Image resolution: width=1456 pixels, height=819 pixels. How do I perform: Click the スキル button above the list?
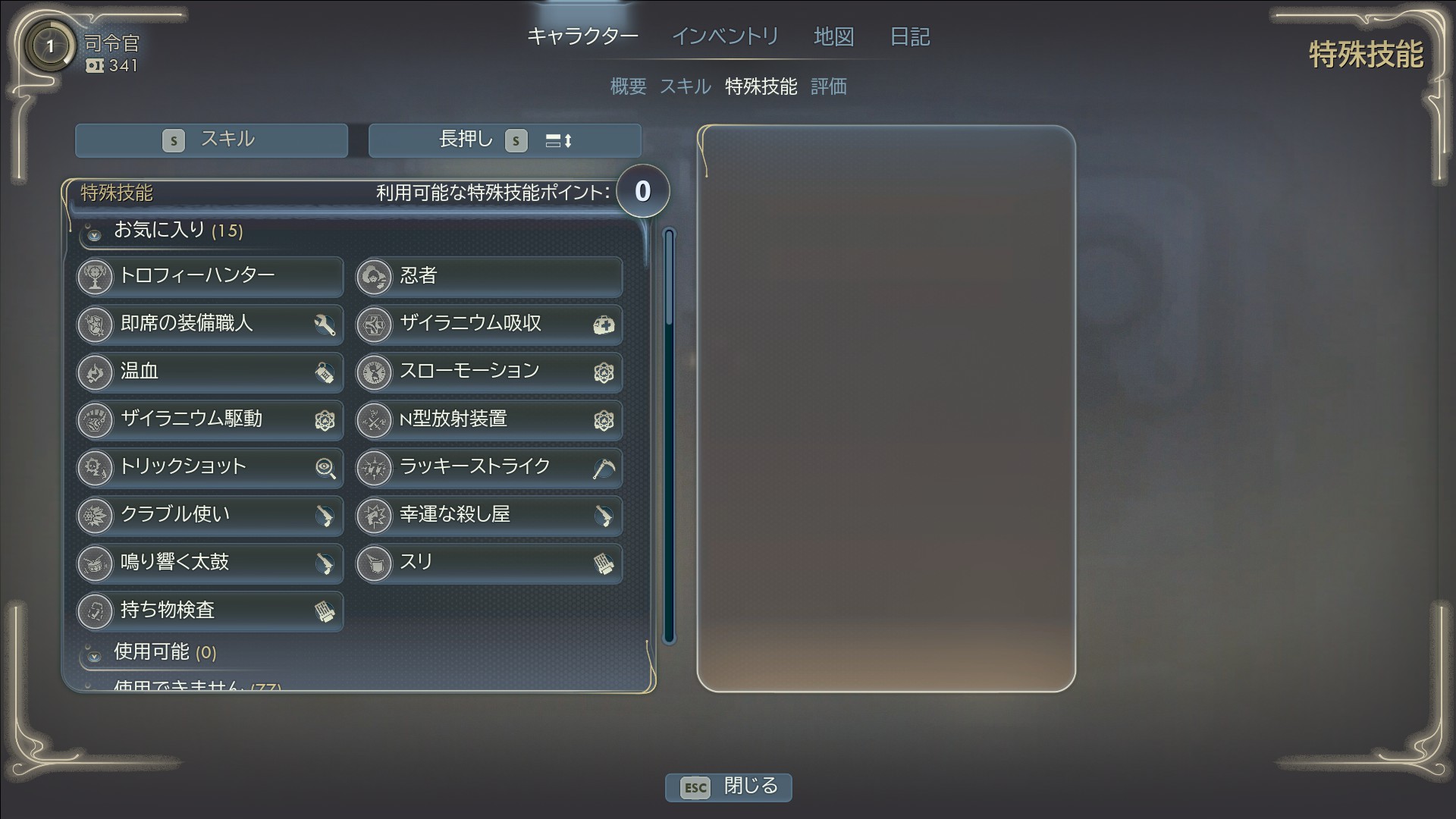tap(211, 140)
